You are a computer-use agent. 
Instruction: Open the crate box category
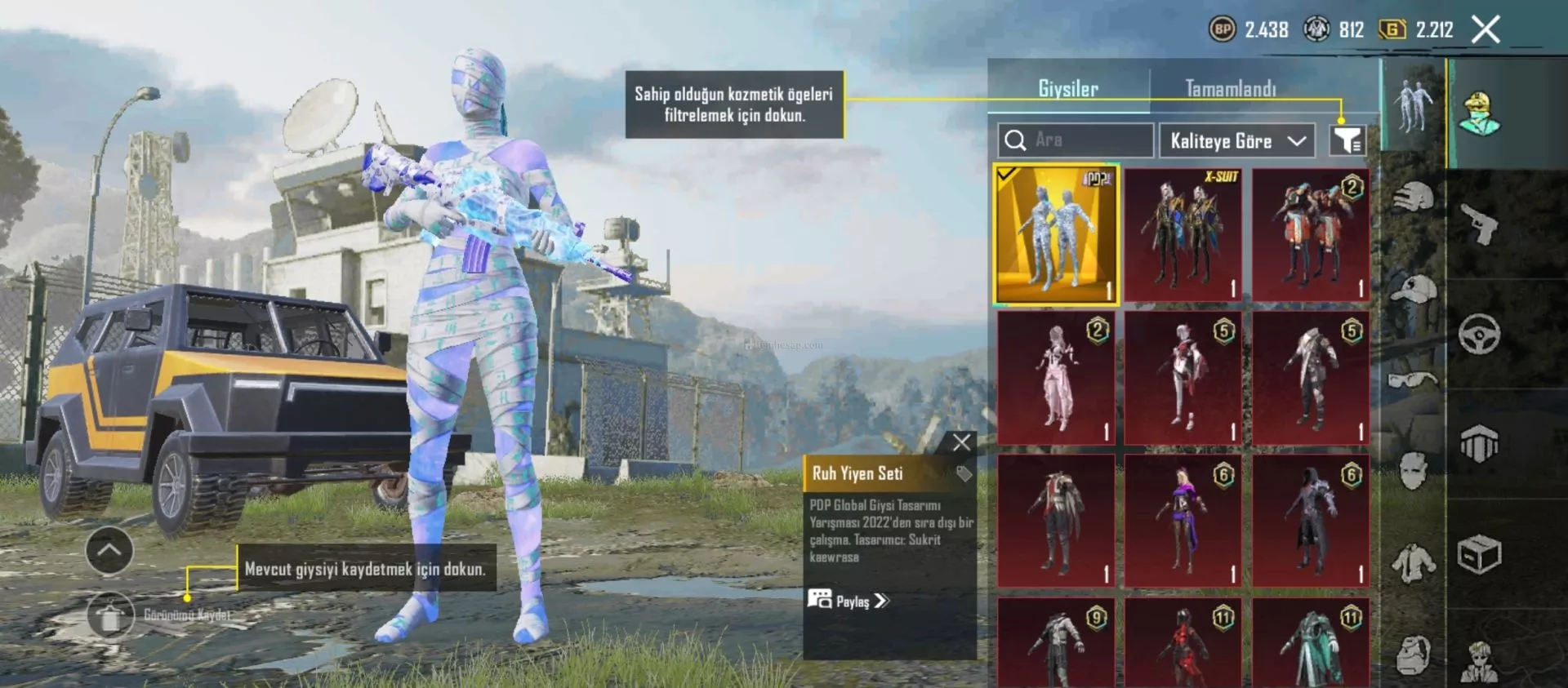pyautogui.click(x=1479, y=556)
